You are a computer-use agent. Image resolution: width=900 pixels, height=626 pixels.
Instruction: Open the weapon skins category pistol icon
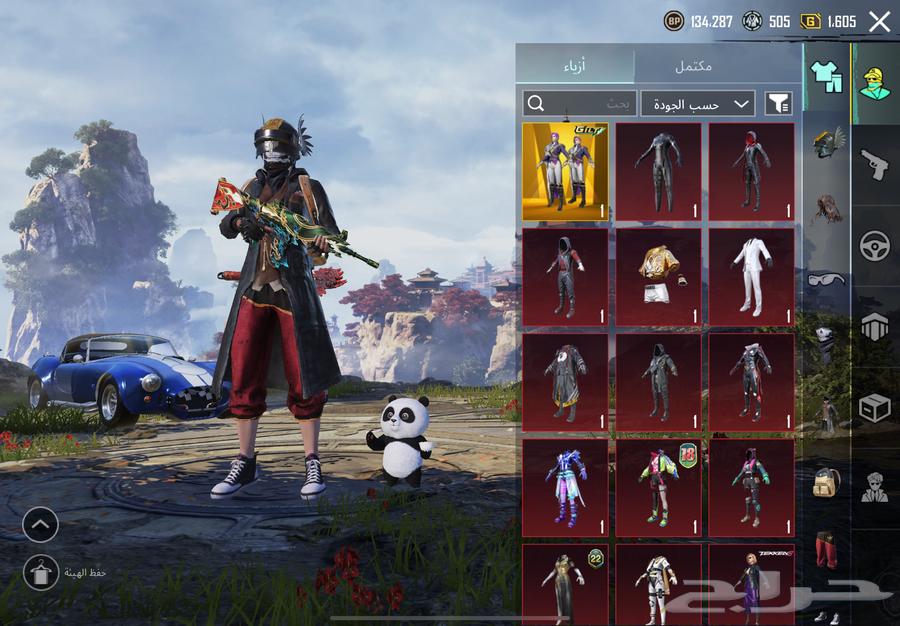point(875,163)
